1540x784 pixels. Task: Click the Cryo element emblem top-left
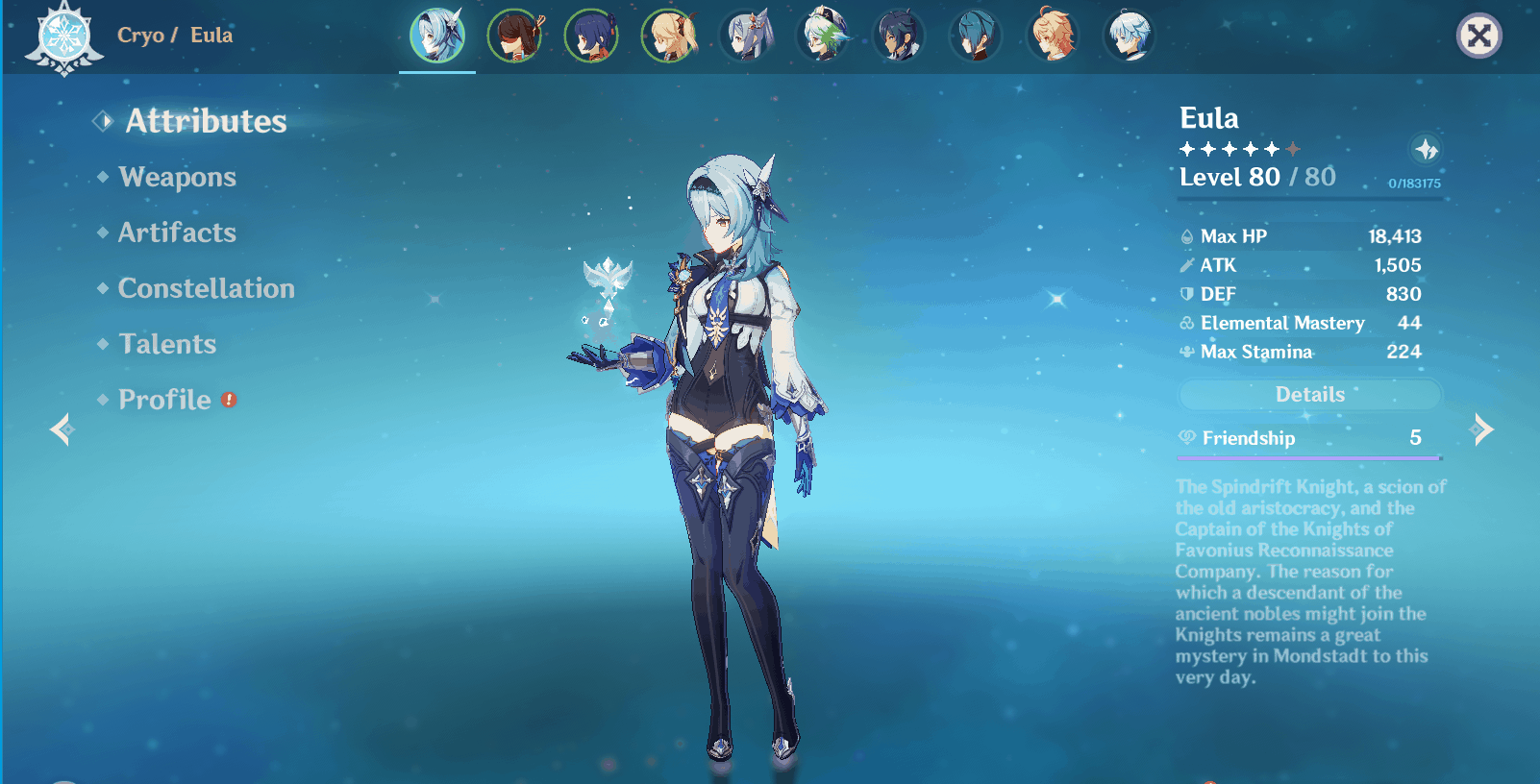pos(62,37)
